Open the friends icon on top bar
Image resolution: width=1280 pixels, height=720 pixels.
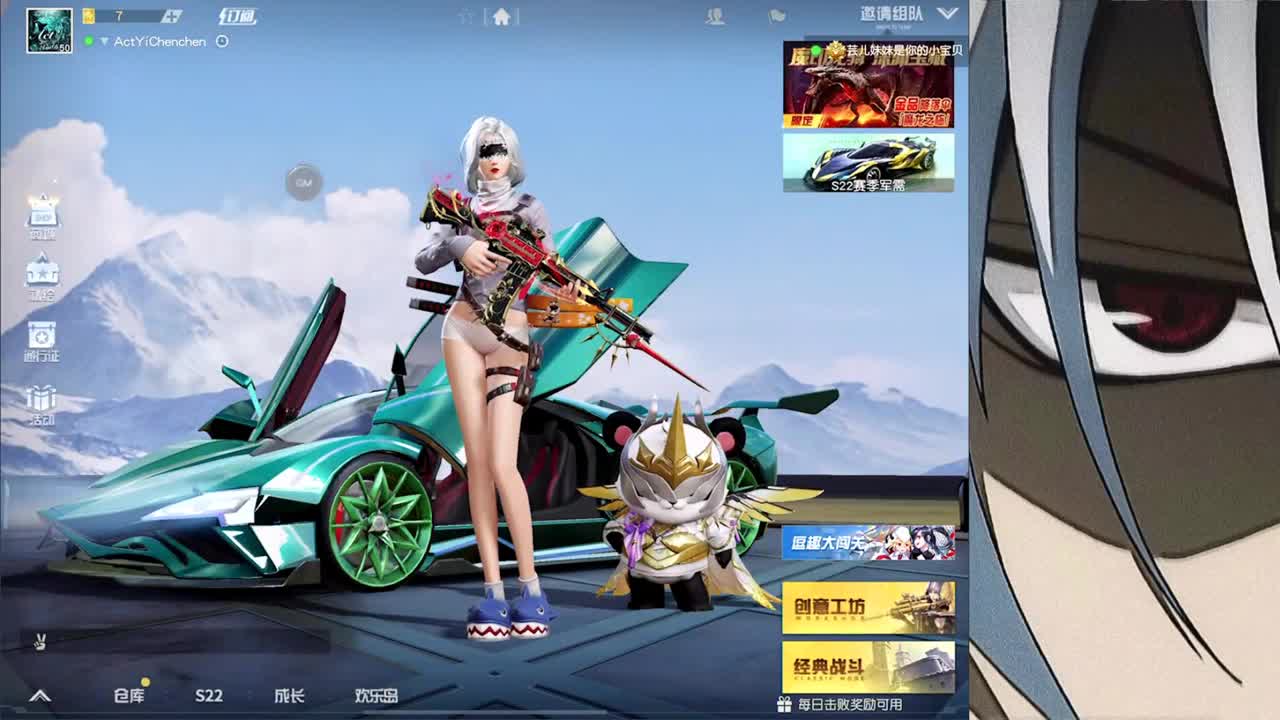click(x=716, y=17)
